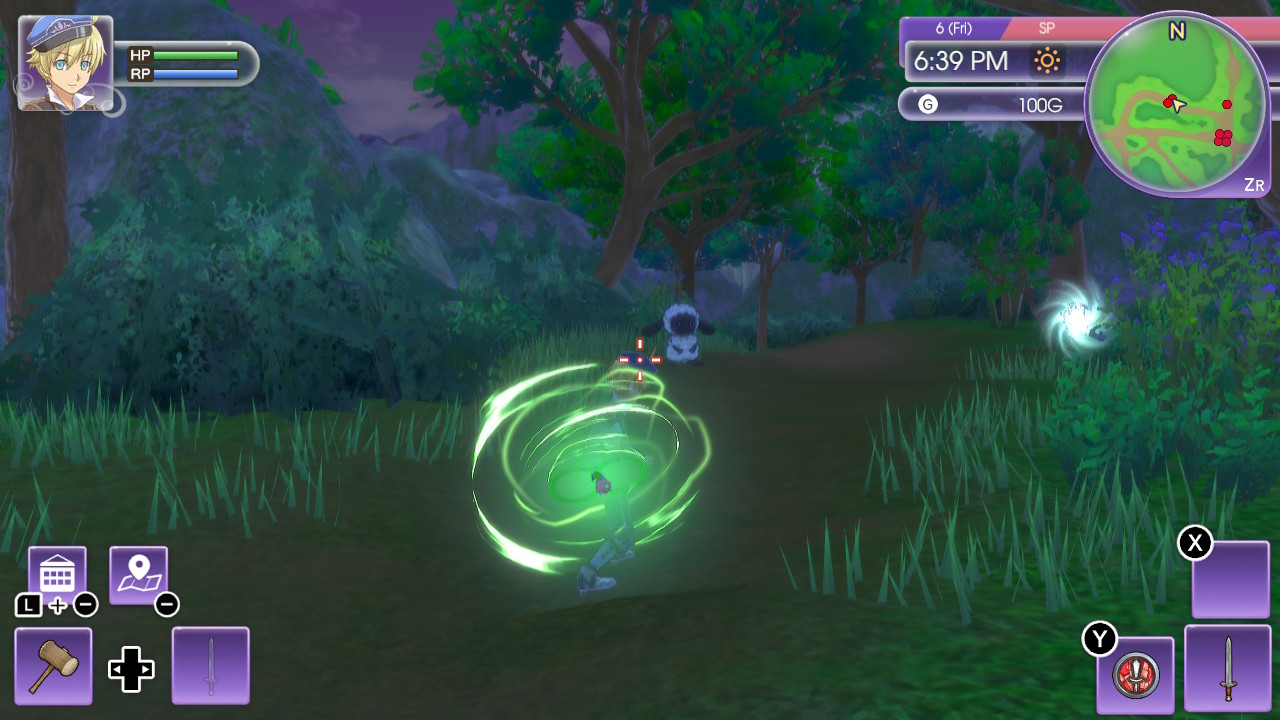Click the 6:39 PM clock display
Image resolution: width=1280 pixels, height=720 pixels.
[x=962, y=61]
